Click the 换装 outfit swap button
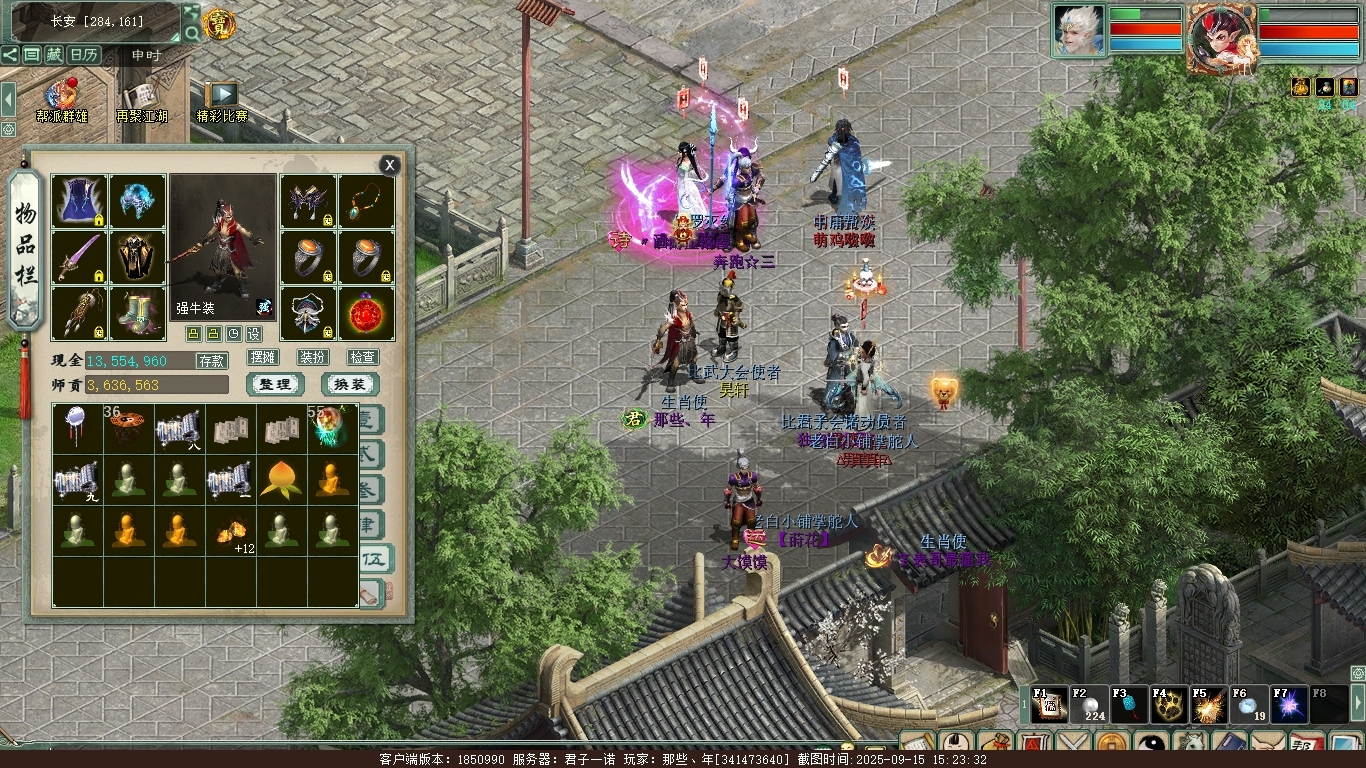 pos(349,385)
